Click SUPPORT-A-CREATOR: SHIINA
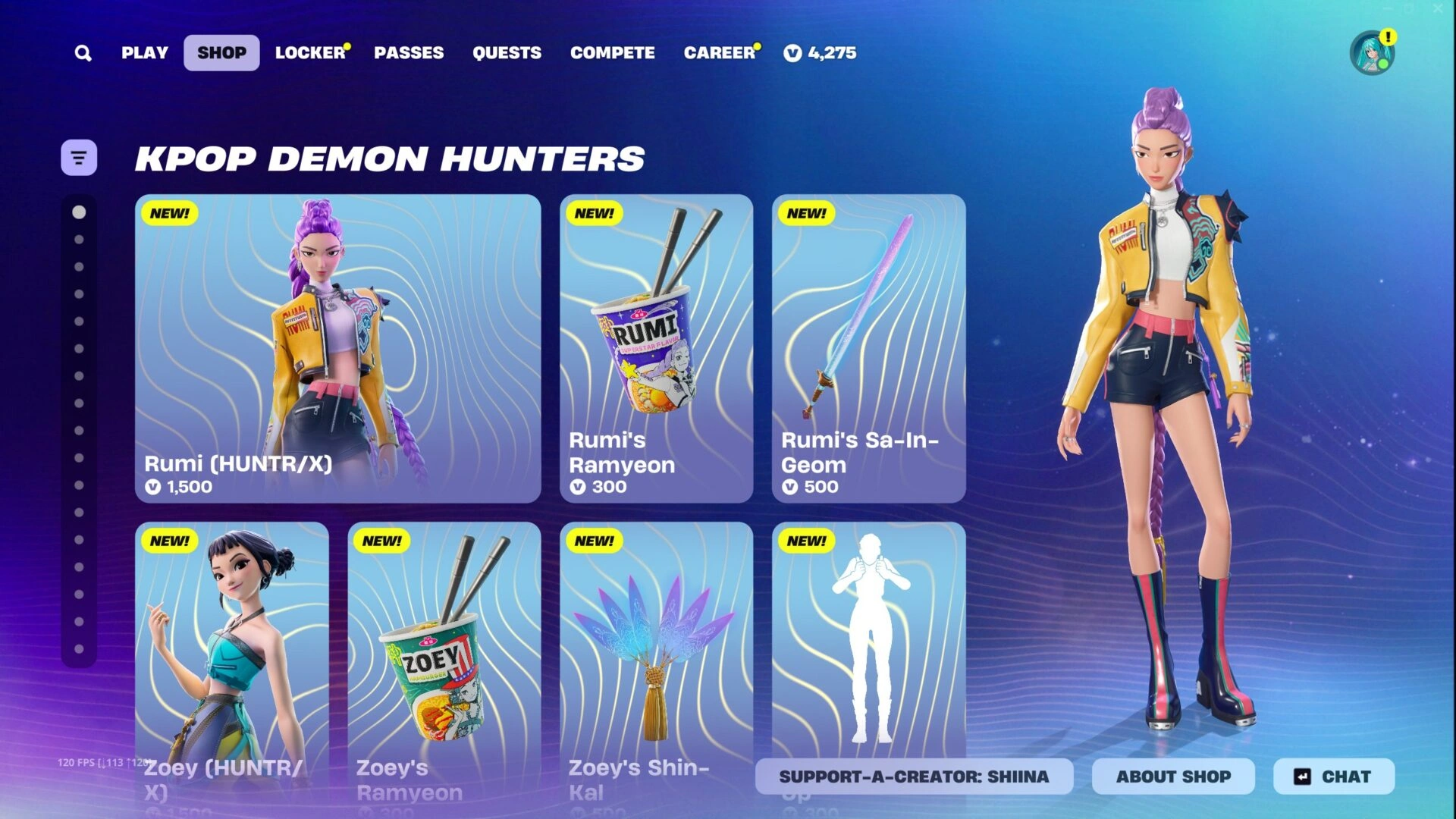Viewport: 1456px width, 819px height. (913, 776)
